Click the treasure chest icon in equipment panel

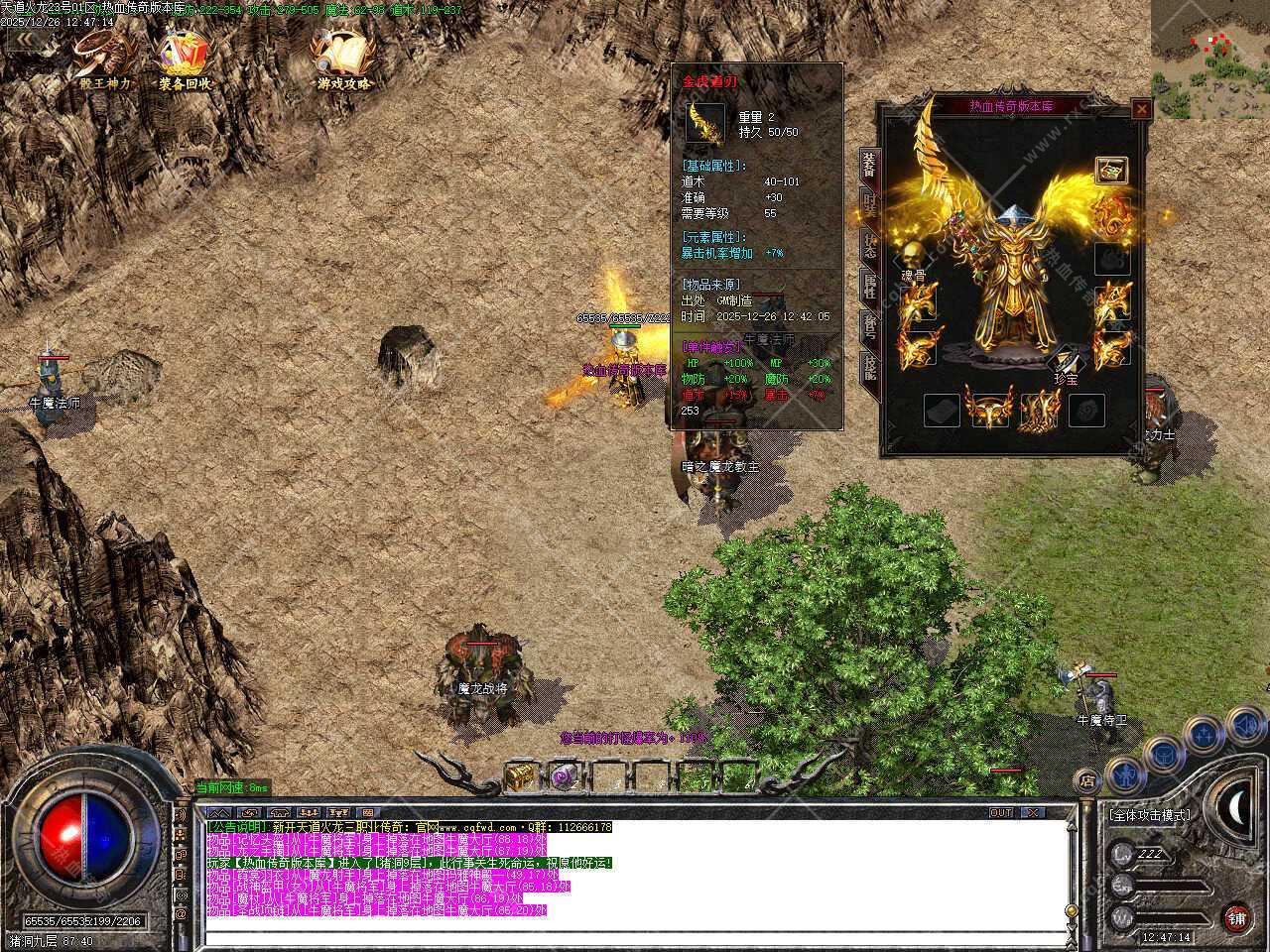coord(1111,171)
